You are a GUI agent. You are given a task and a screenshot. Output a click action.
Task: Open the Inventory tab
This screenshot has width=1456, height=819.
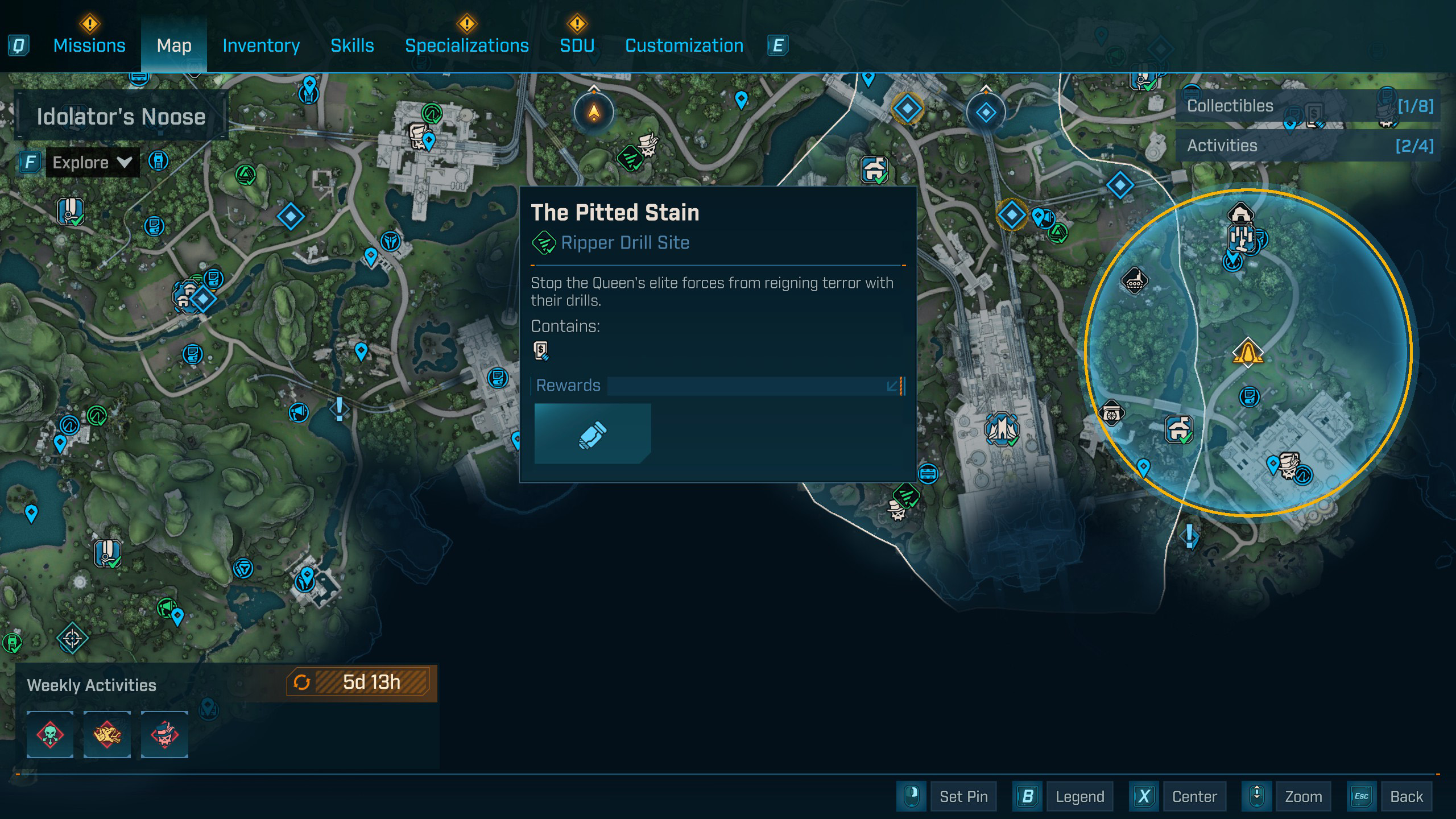261,45
